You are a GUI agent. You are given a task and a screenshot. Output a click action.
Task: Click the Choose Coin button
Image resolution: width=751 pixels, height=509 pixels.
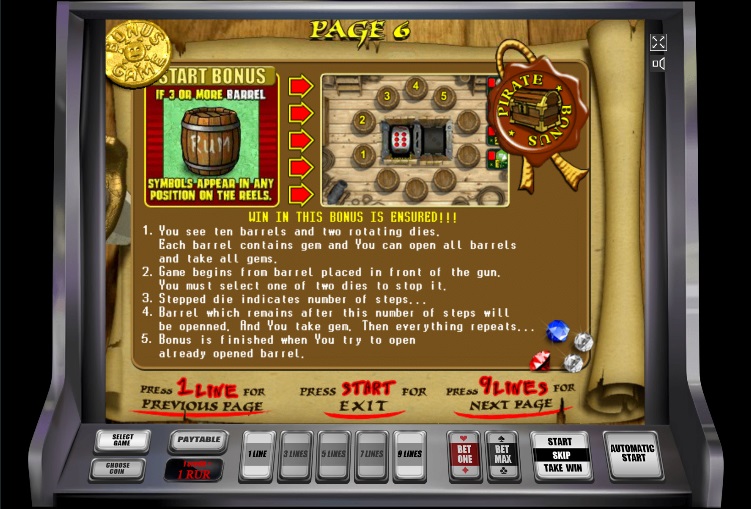[116, 468]
